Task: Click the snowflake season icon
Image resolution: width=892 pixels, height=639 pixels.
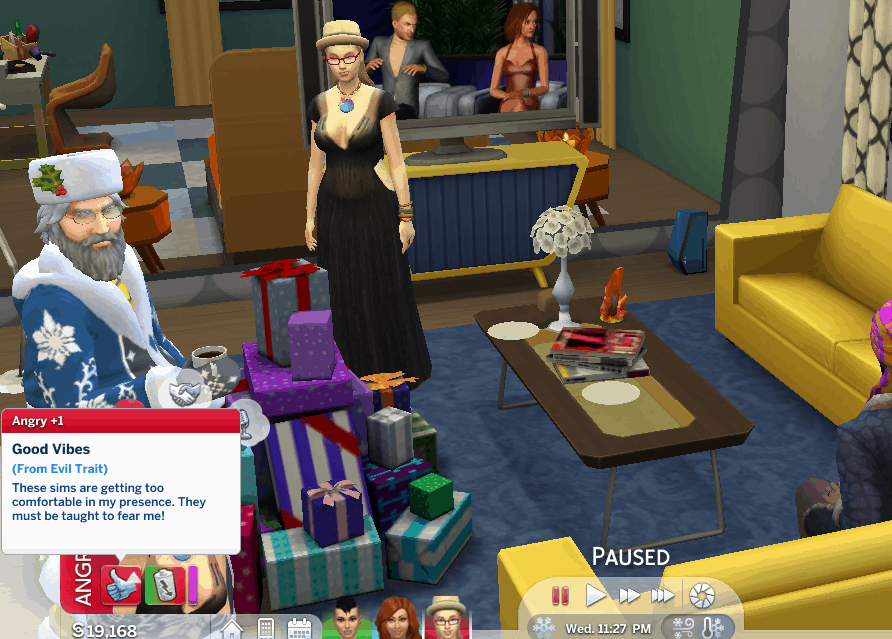Action: (x=544, y=628)
